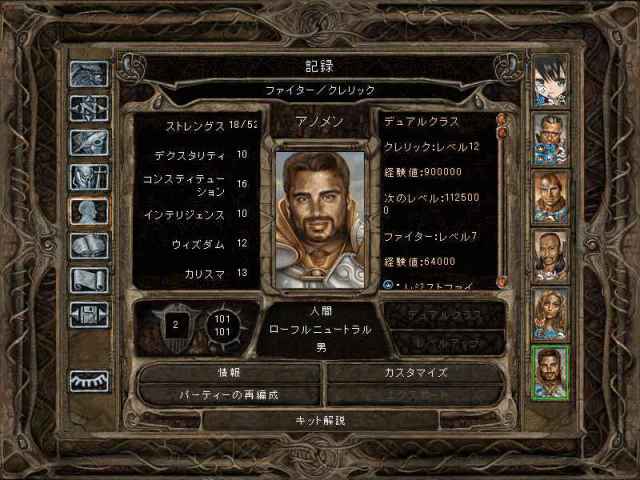Select Anomen's green-framed party portrait
This screenshot has width=640, height=480.
click(551, 372)
